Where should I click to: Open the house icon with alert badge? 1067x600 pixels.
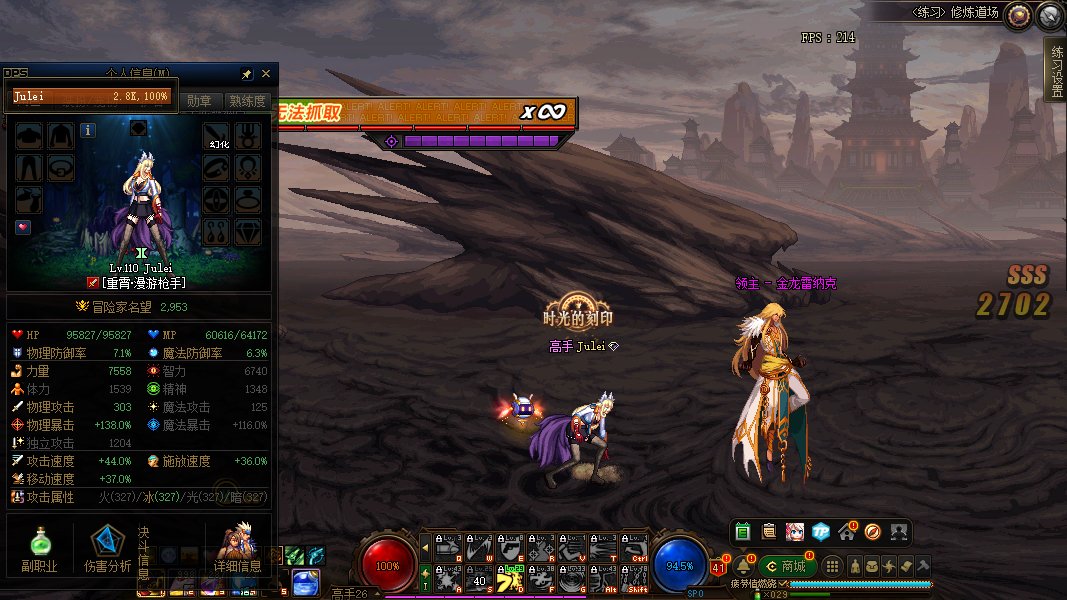[x=847, y=532]
